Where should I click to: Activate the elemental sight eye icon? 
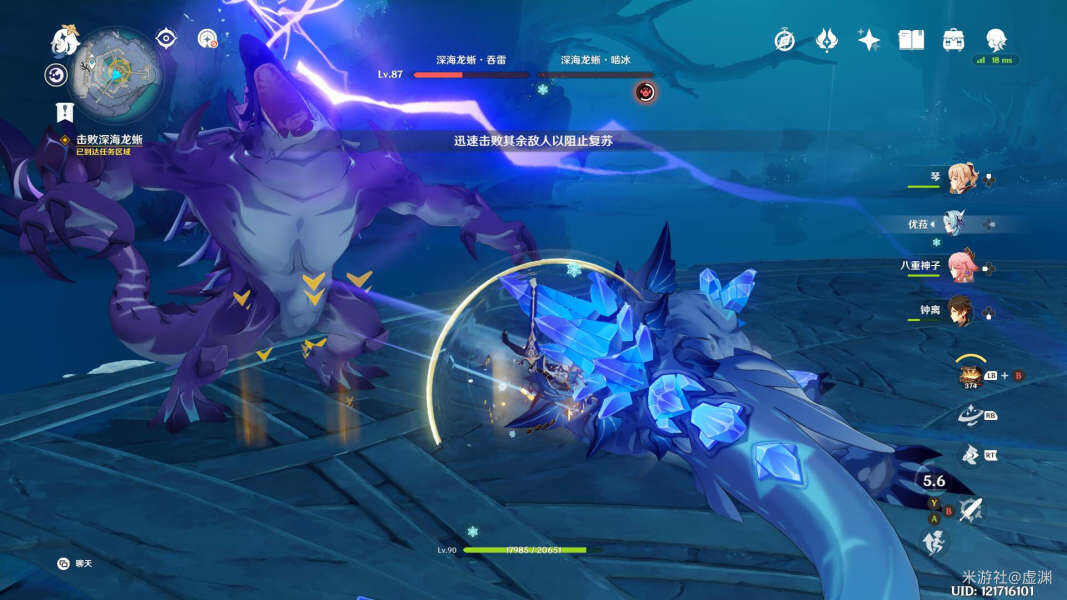(x=166, y=39)
